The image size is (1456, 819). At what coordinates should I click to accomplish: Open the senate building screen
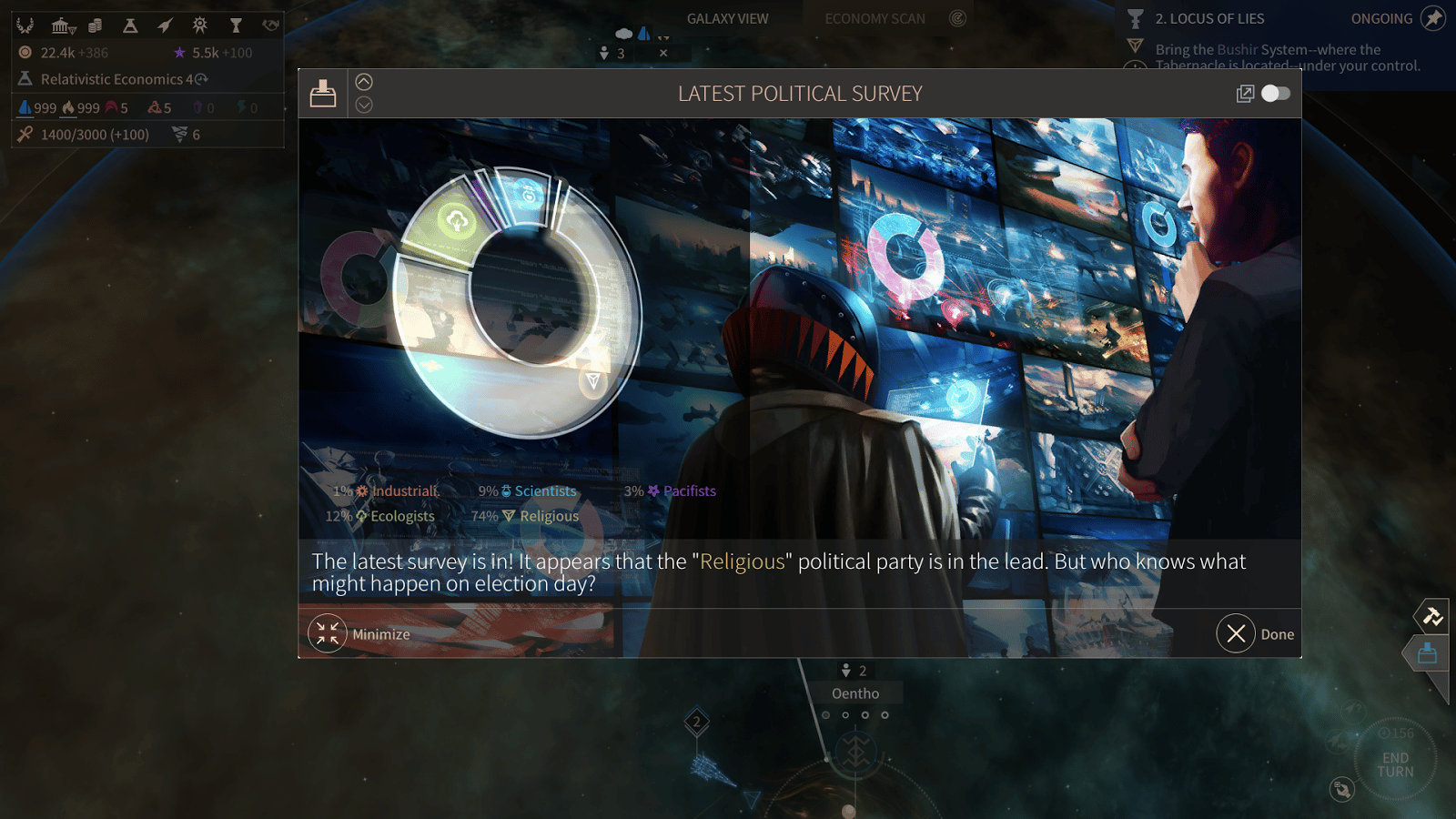click(62, 25)
